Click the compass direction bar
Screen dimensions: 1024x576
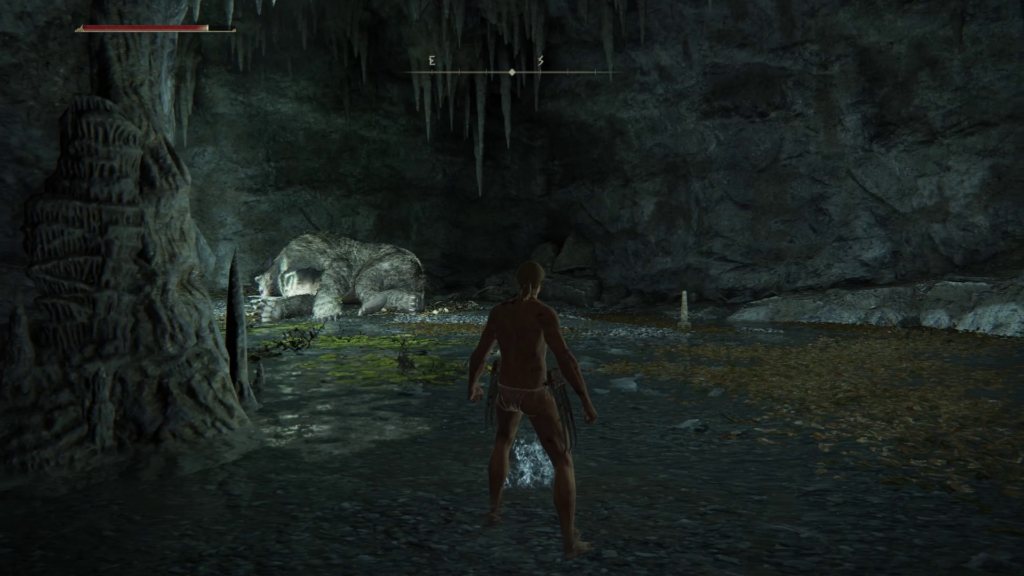[x=511, y=70]
